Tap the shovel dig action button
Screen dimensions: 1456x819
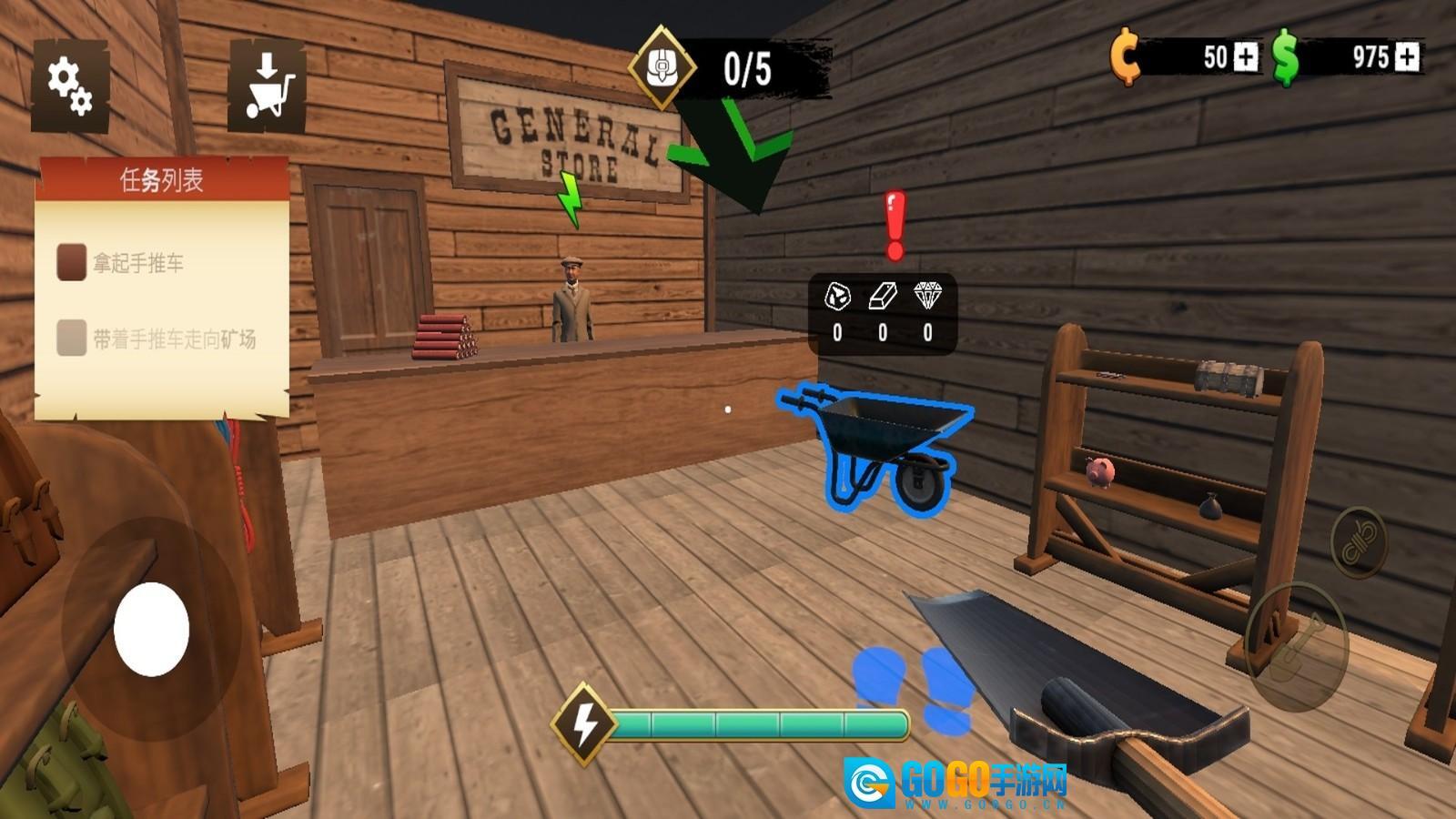(x=1296, y=644)
